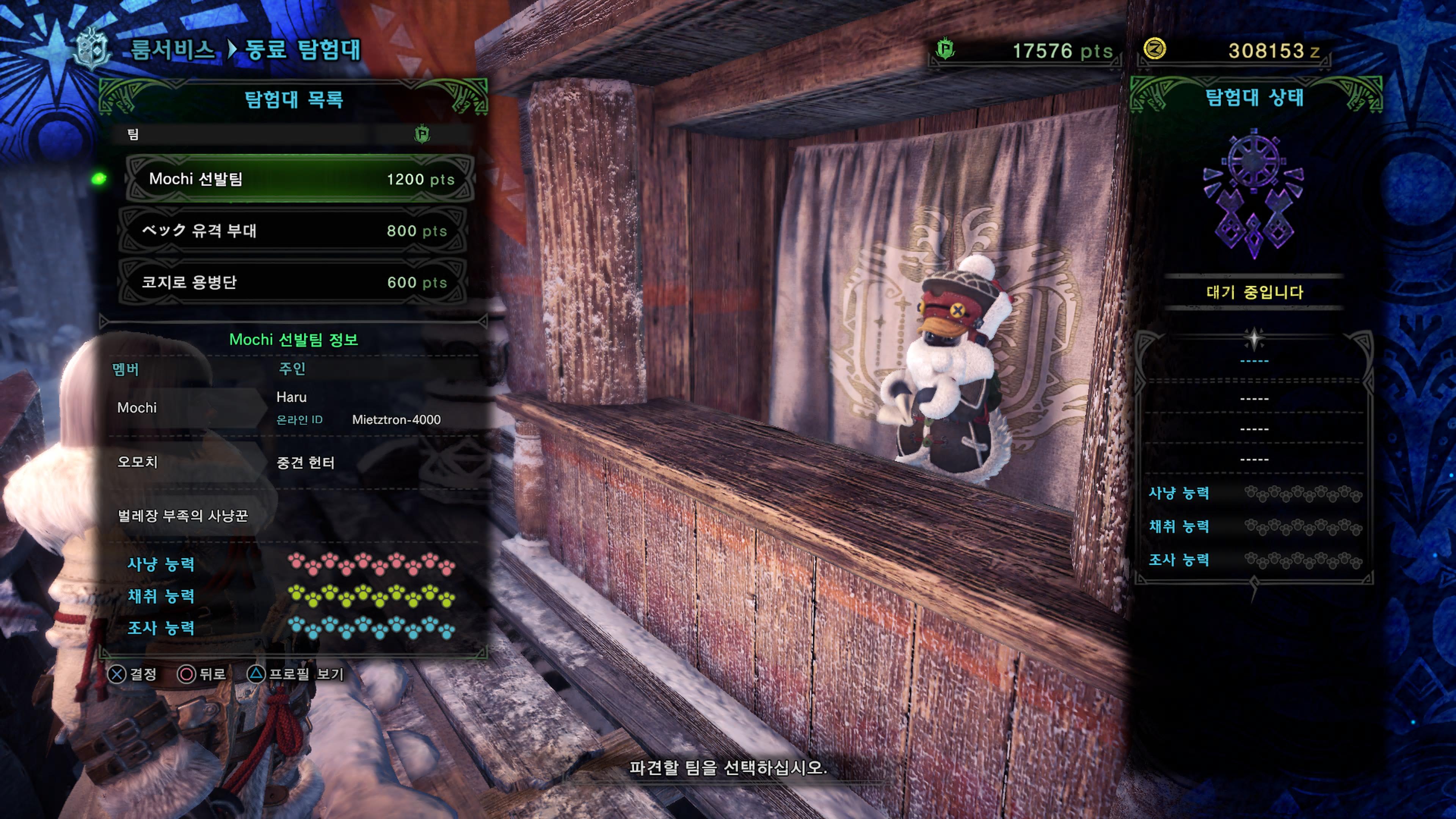Choose the ベック 유격 부대 team

(x=294, y=231)
